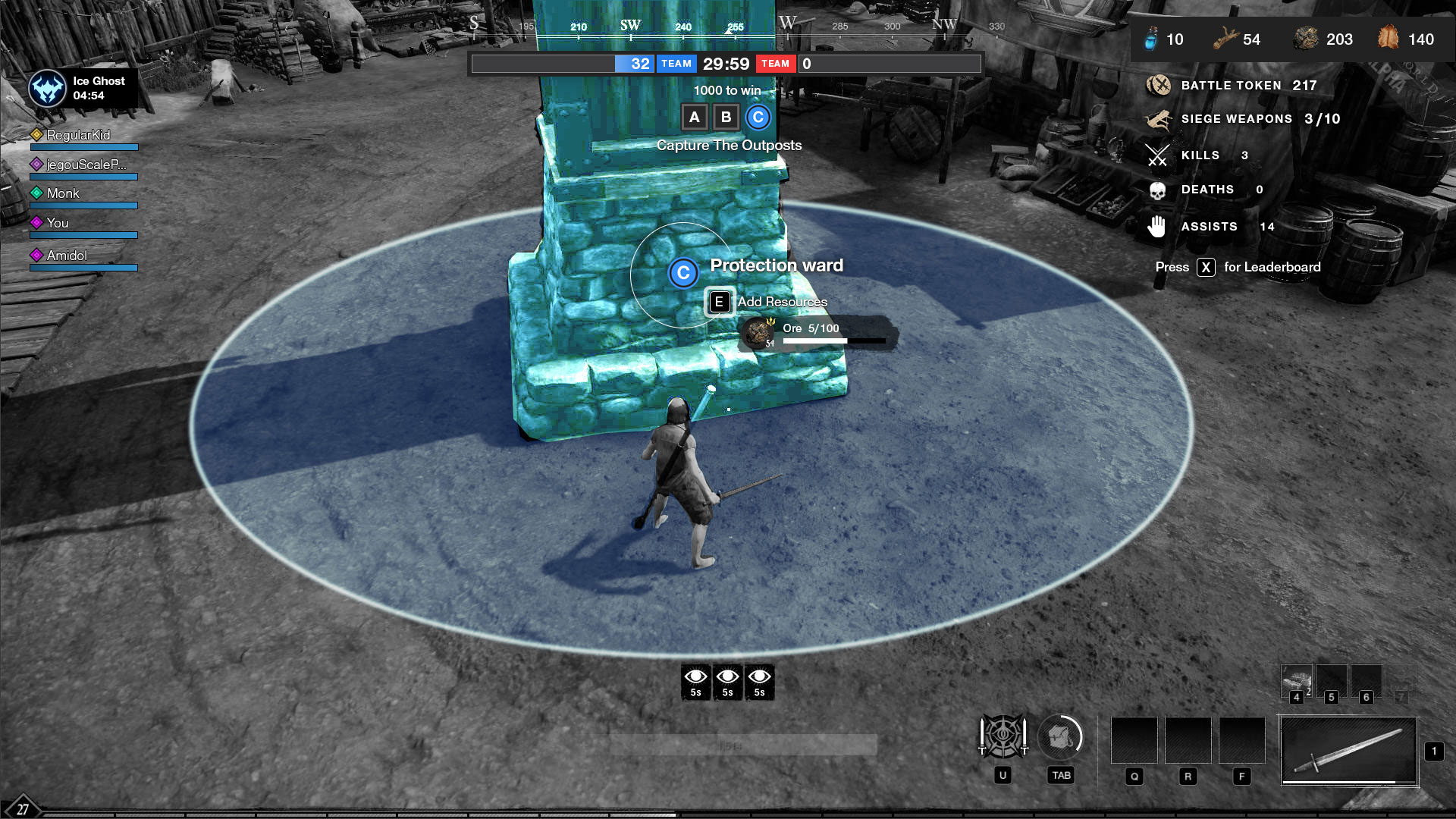The image size is (1456, 819).
Task: Select party member jegouScaleP
Action: tap(86, 165)
